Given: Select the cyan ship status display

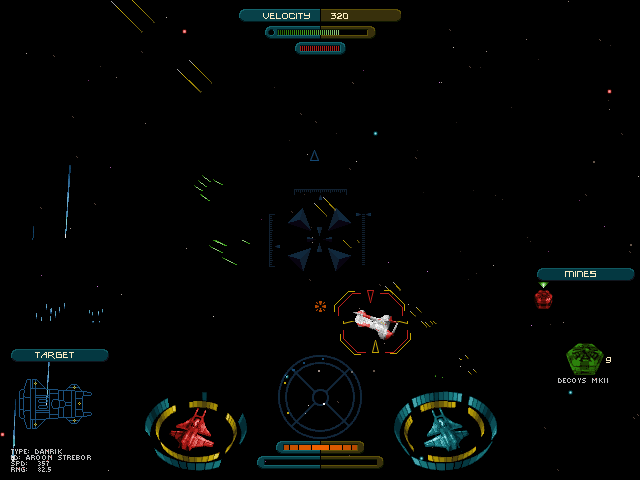Looking at the screenshot, I should pyautogui.click(x=444, y=430).
